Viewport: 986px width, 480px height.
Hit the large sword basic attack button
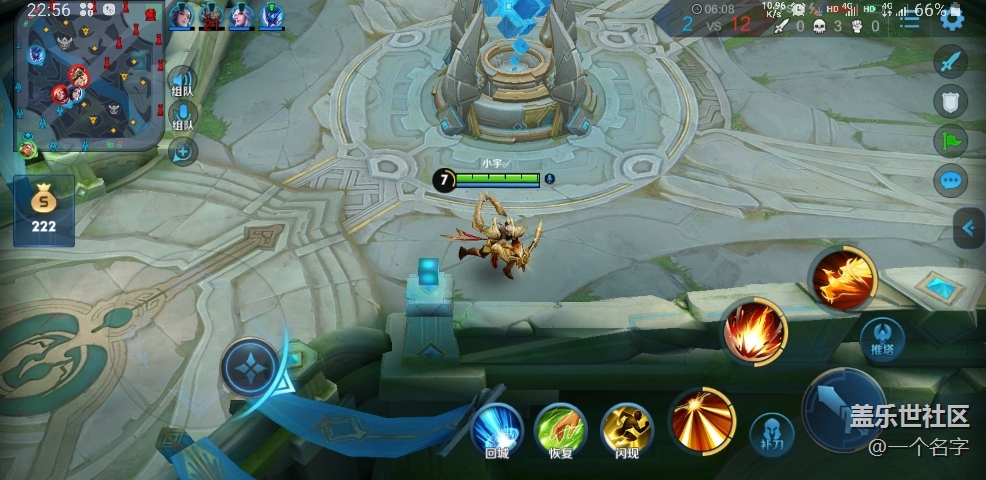click(x=842, y=407)
